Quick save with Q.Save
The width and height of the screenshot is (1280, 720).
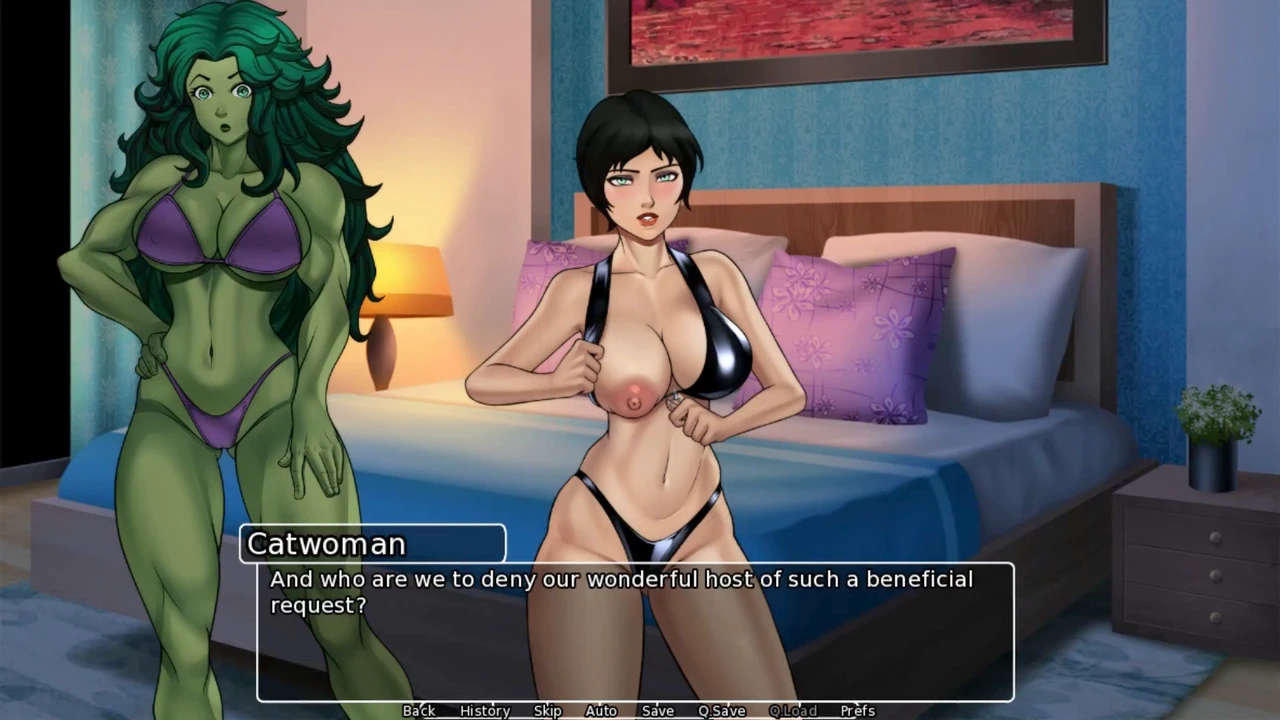point(722,711)
